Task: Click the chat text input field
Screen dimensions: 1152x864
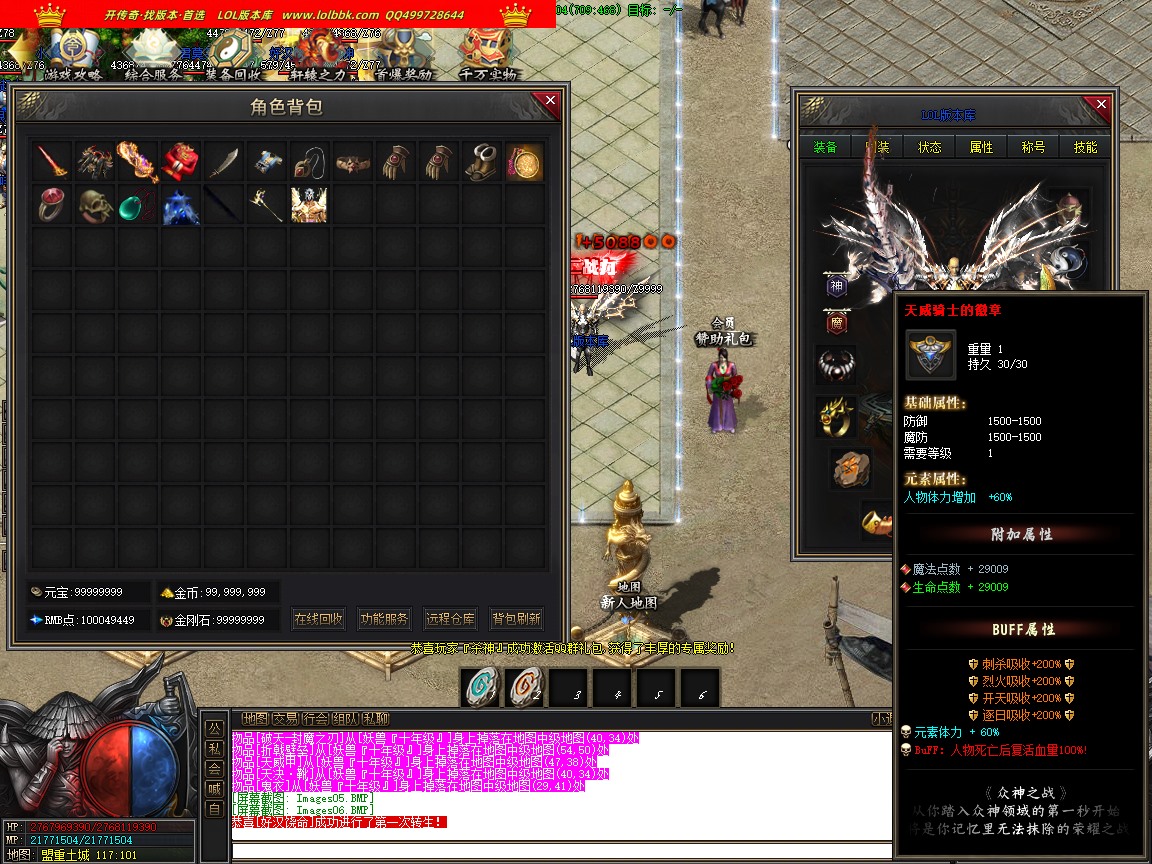Action: point(560,851)
